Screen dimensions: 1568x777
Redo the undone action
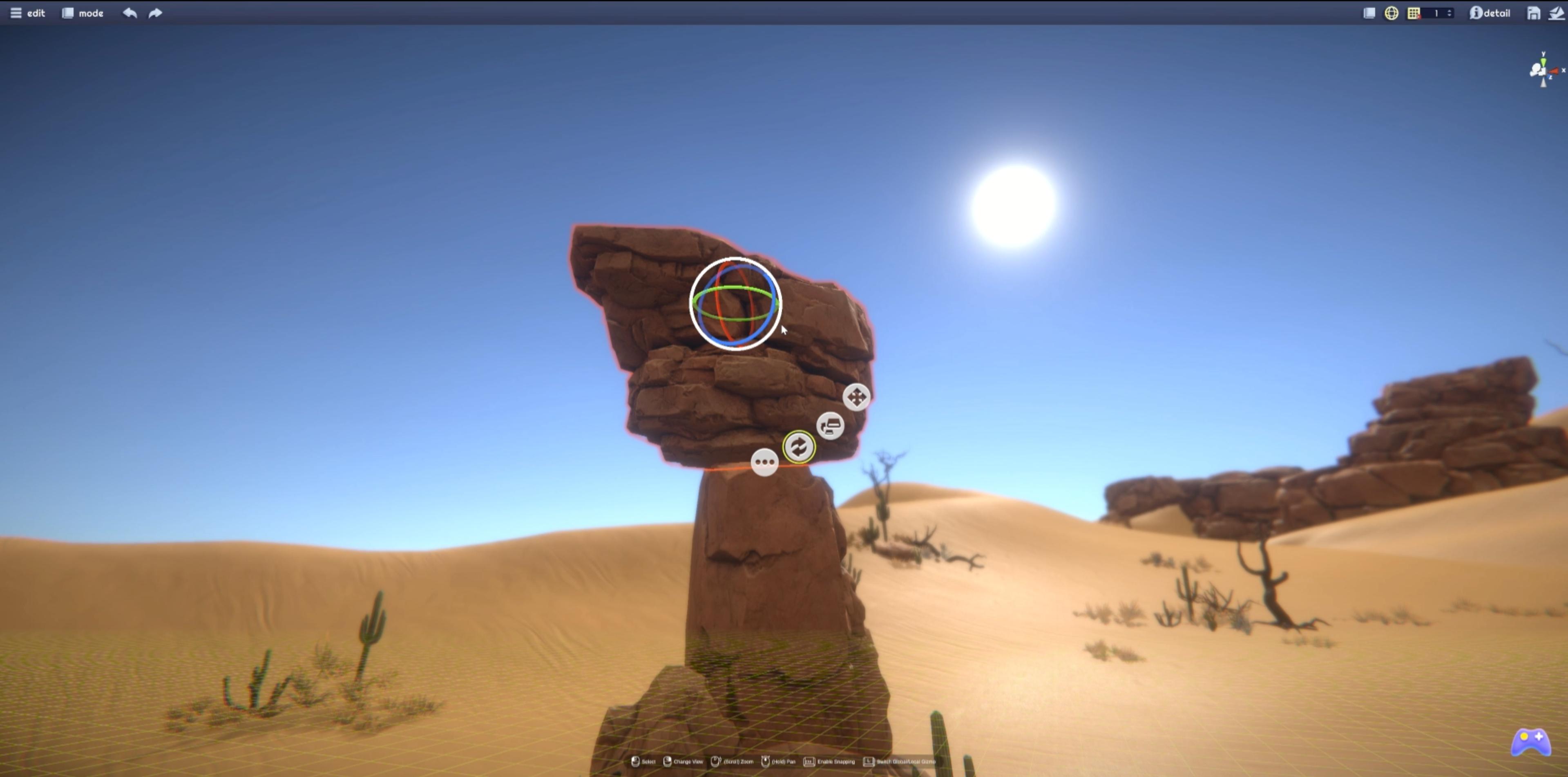coord(155,13)
